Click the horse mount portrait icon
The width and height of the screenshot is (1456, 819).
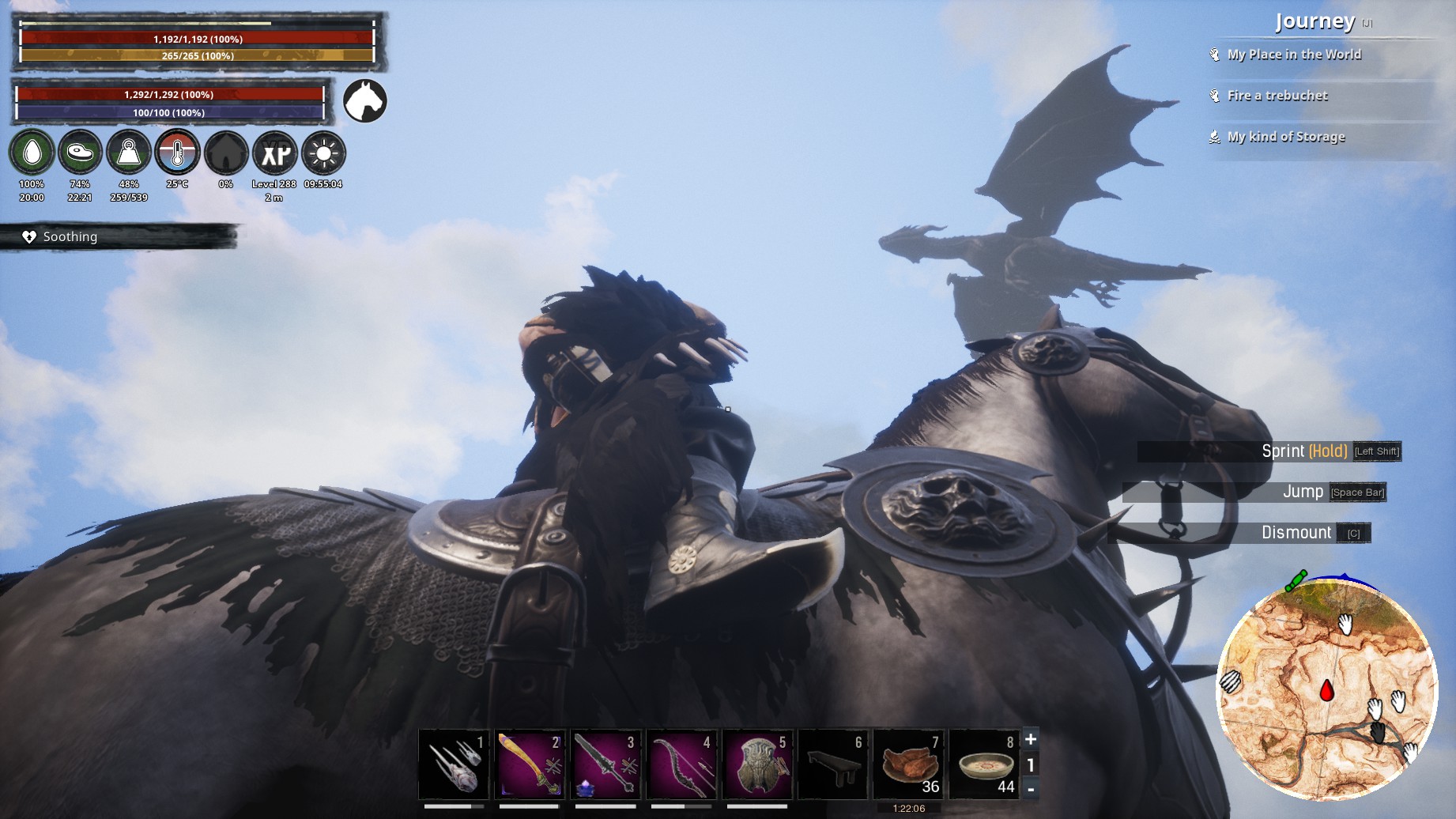click(x=365, y=101)
